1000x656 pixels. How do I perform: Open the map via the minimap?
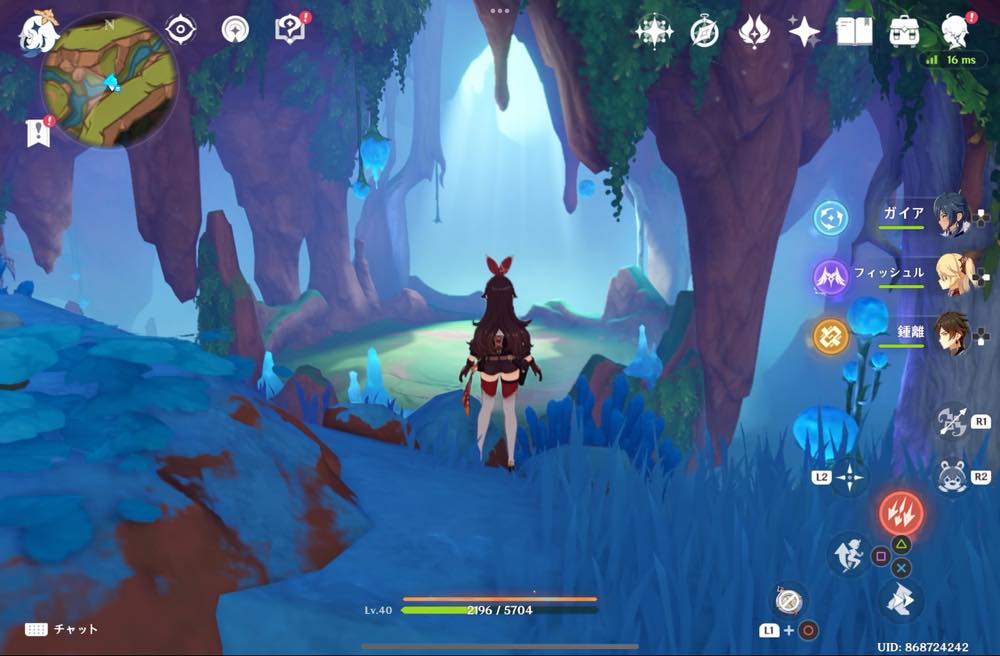[x=110, y=82]
